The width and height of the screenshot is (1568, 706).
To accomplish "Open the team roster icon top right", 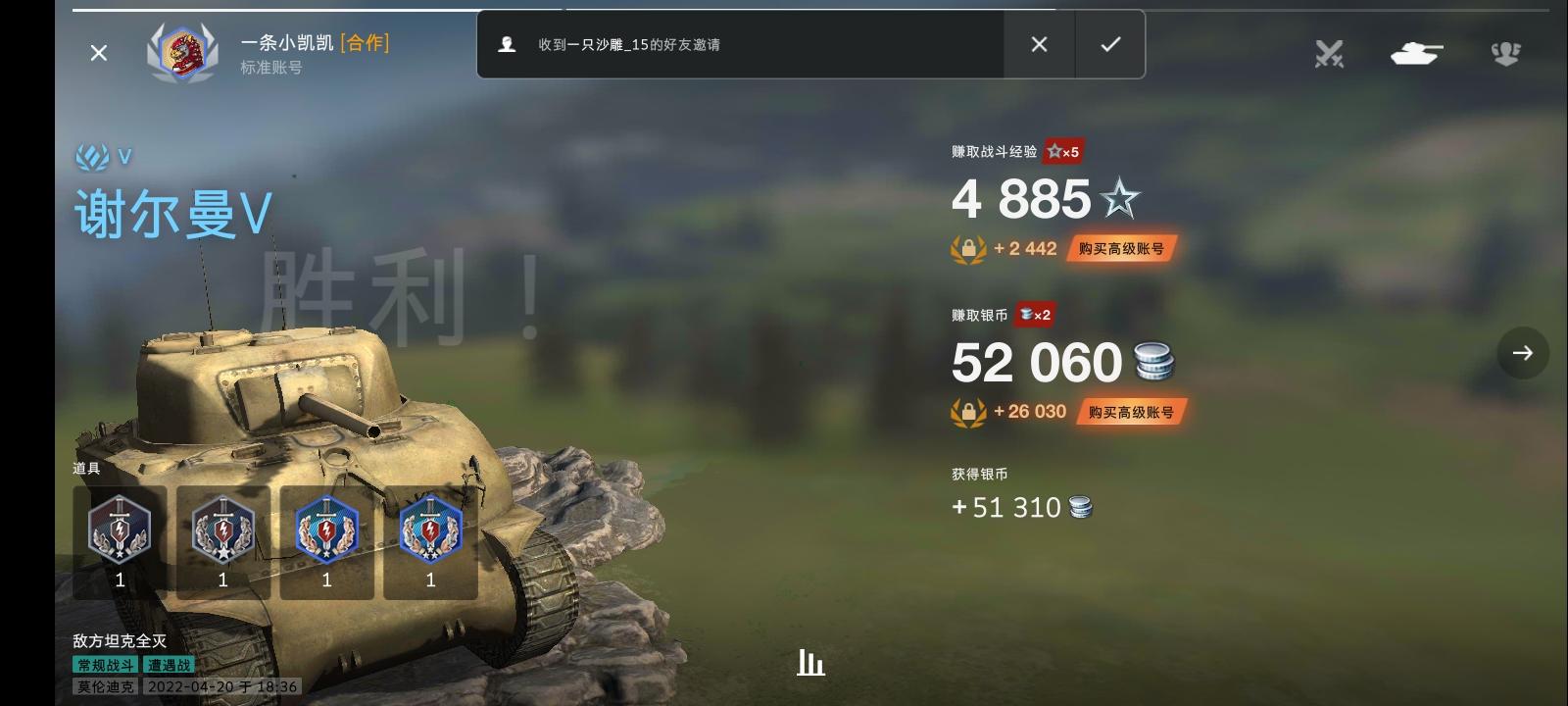I will tap(1505, 54).
